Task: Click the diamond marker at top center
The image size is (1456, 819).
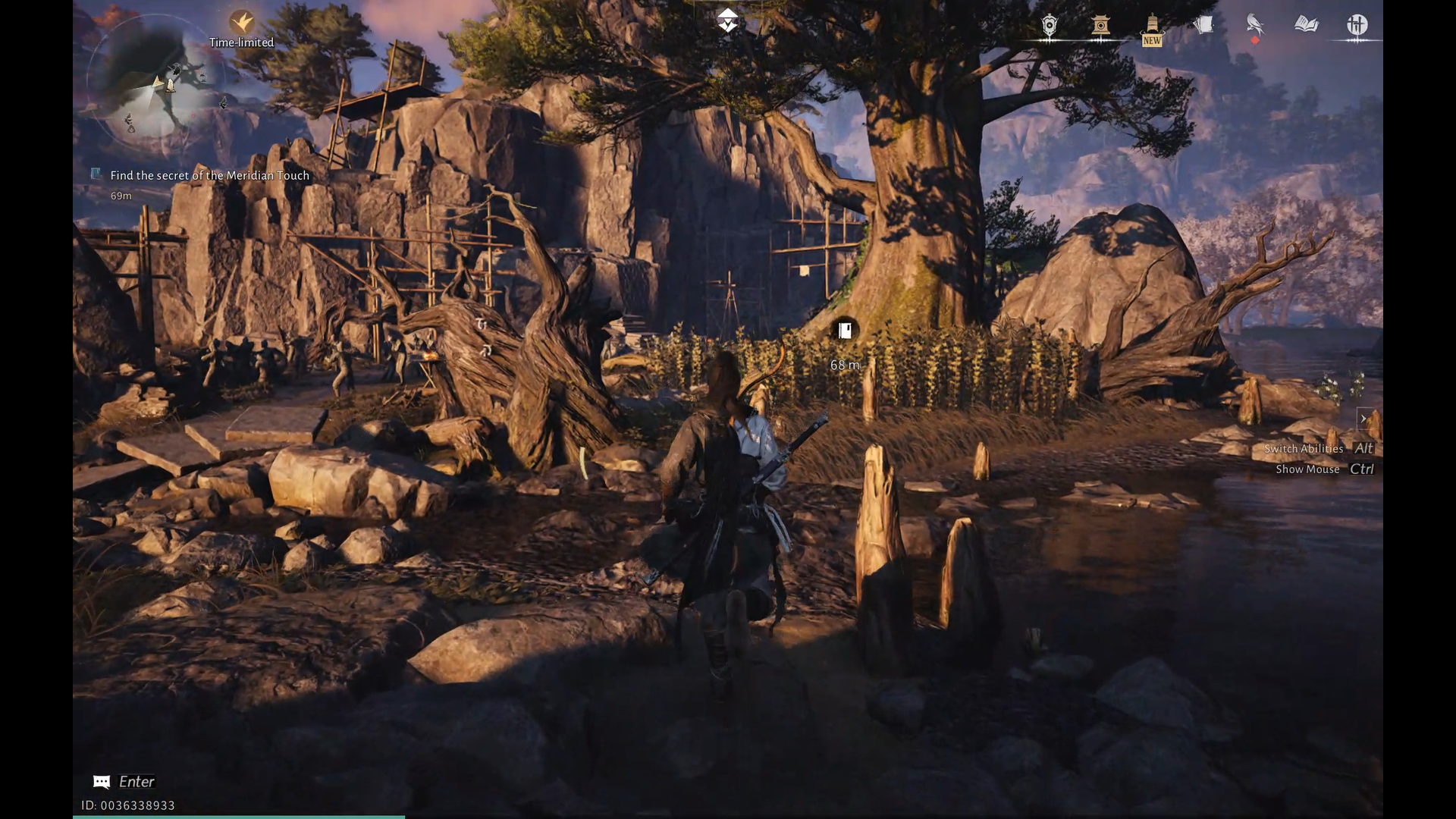Action: point(728,21)
